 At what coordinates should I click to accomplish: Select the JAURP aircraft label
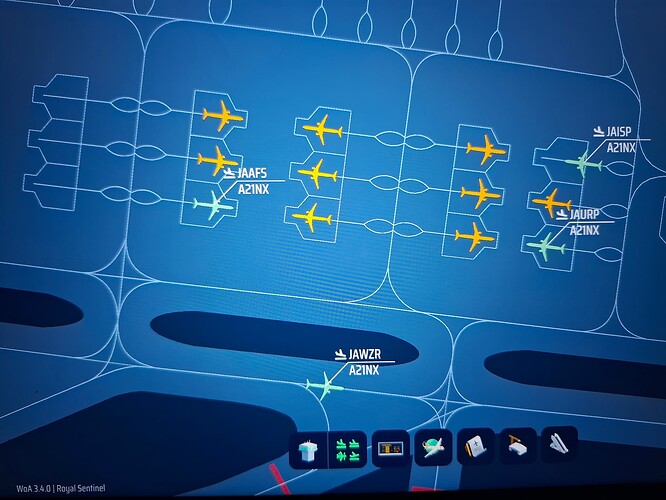583,214
